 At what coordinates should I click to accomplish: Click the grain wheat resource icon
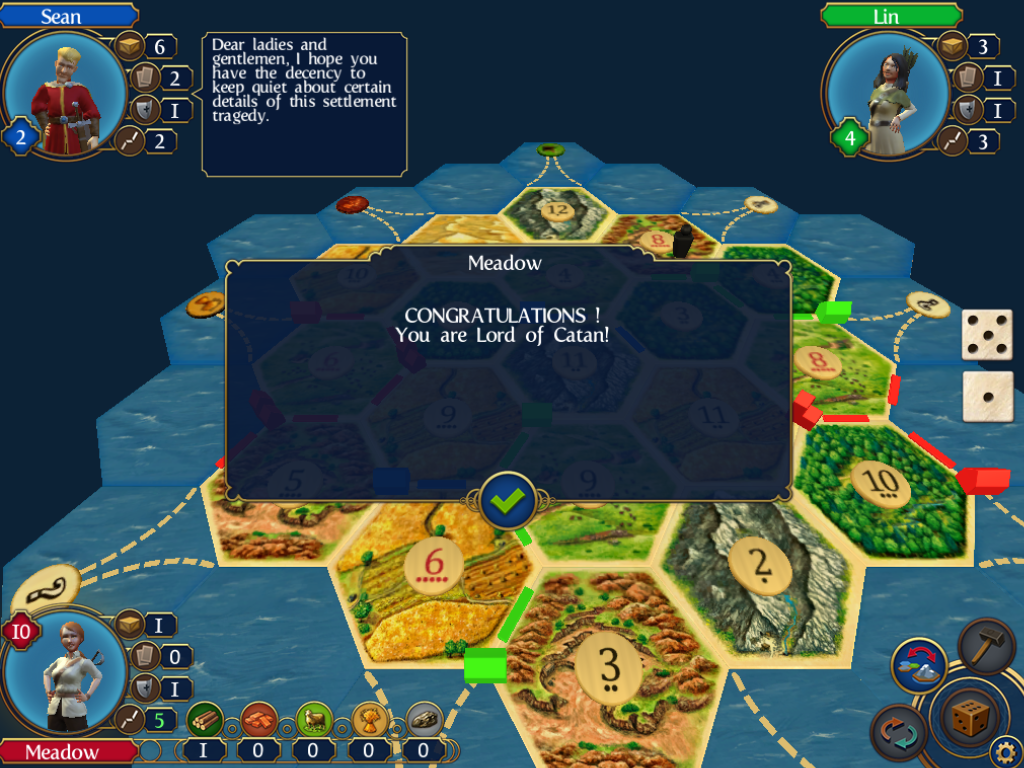[x=370, y=720]
